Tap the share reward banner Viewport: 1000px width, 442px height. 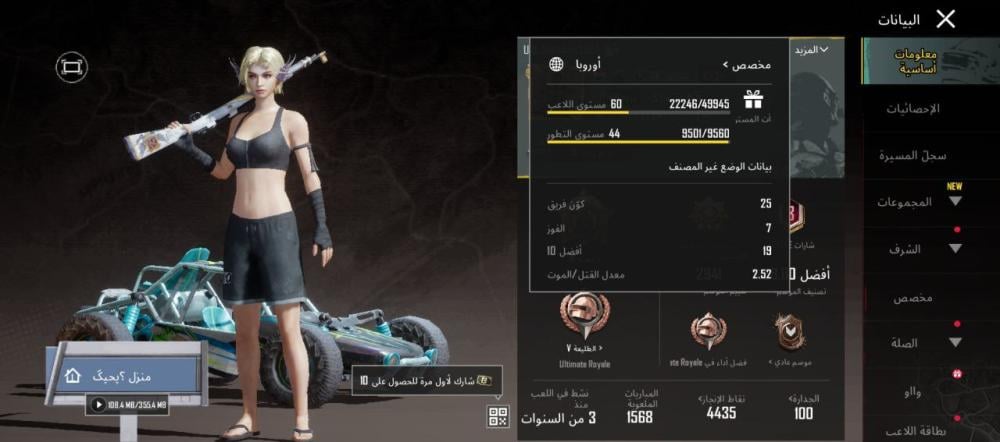(425, 380)
